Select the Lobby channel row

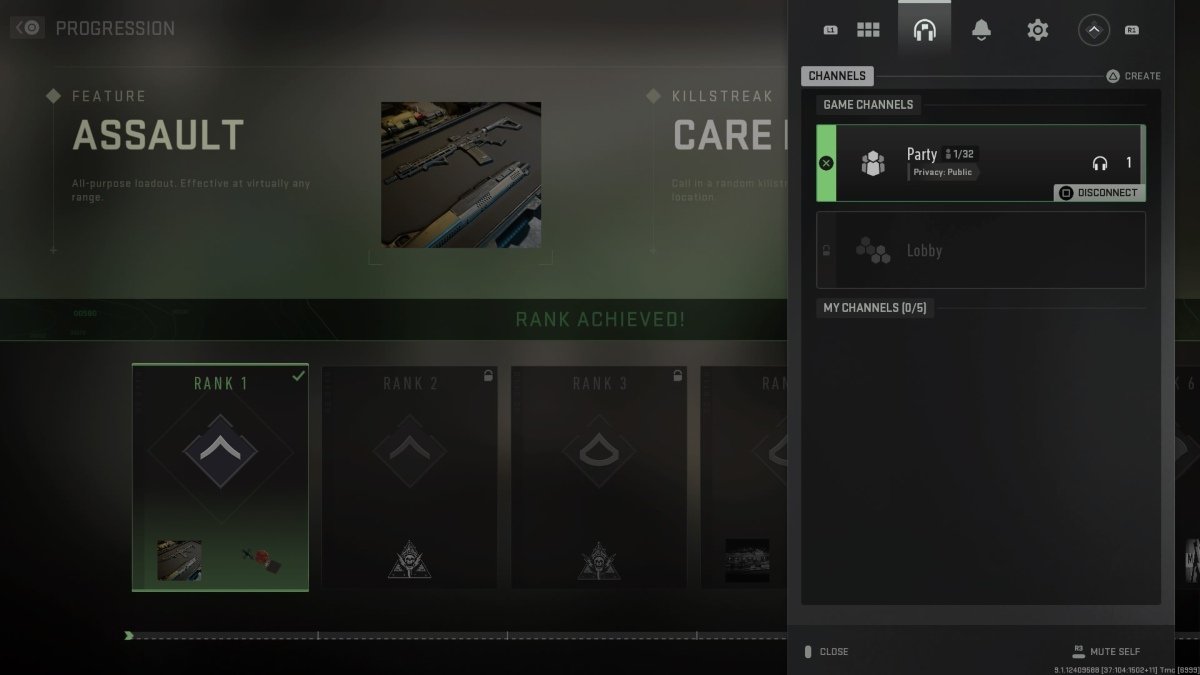pos(980,250)
